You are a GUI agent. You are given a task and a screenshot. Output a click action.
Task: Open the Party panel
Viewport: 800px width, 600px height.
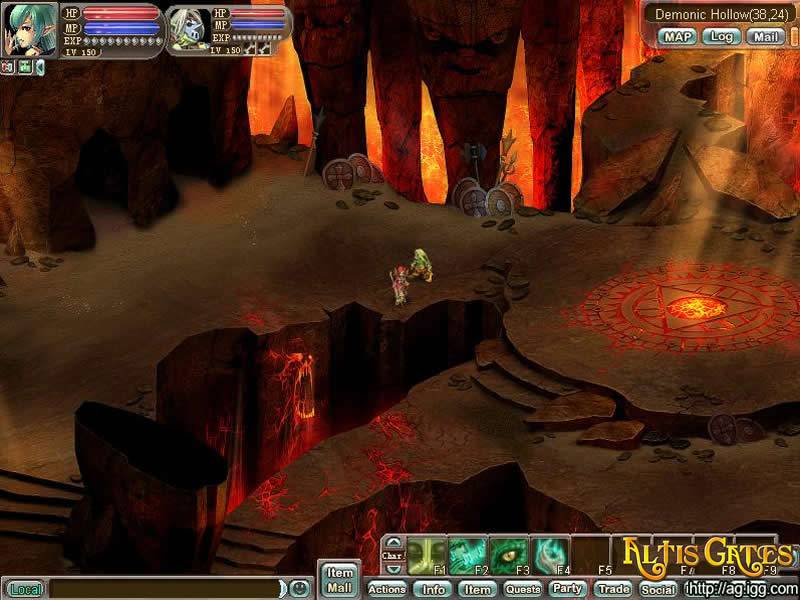pyautogui.click(x=568, y=589)
